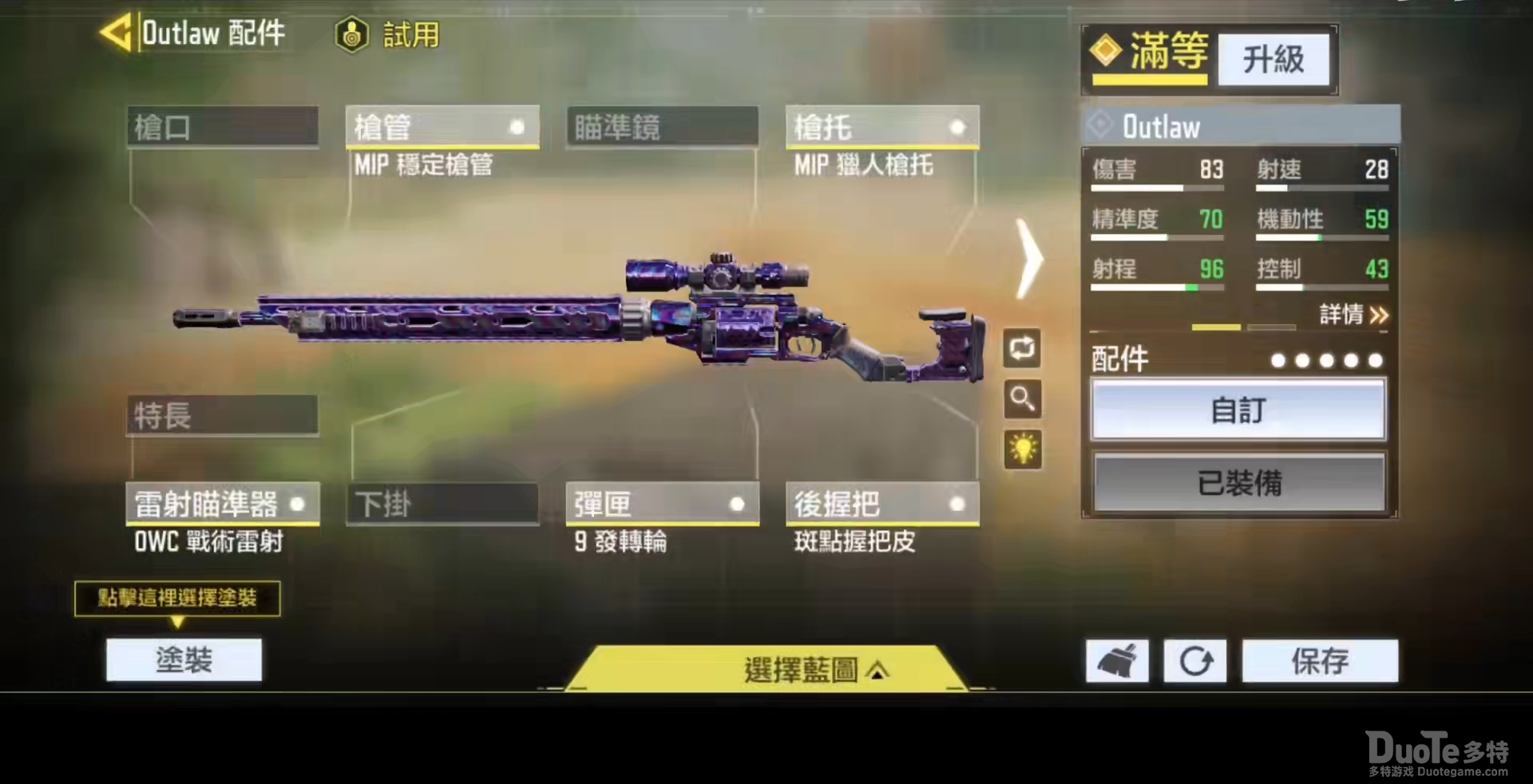The width and height of the screenshot is (1533, 784).
Task: Open the 試用 weapon trial icon
Action: (x=351, y=35)
